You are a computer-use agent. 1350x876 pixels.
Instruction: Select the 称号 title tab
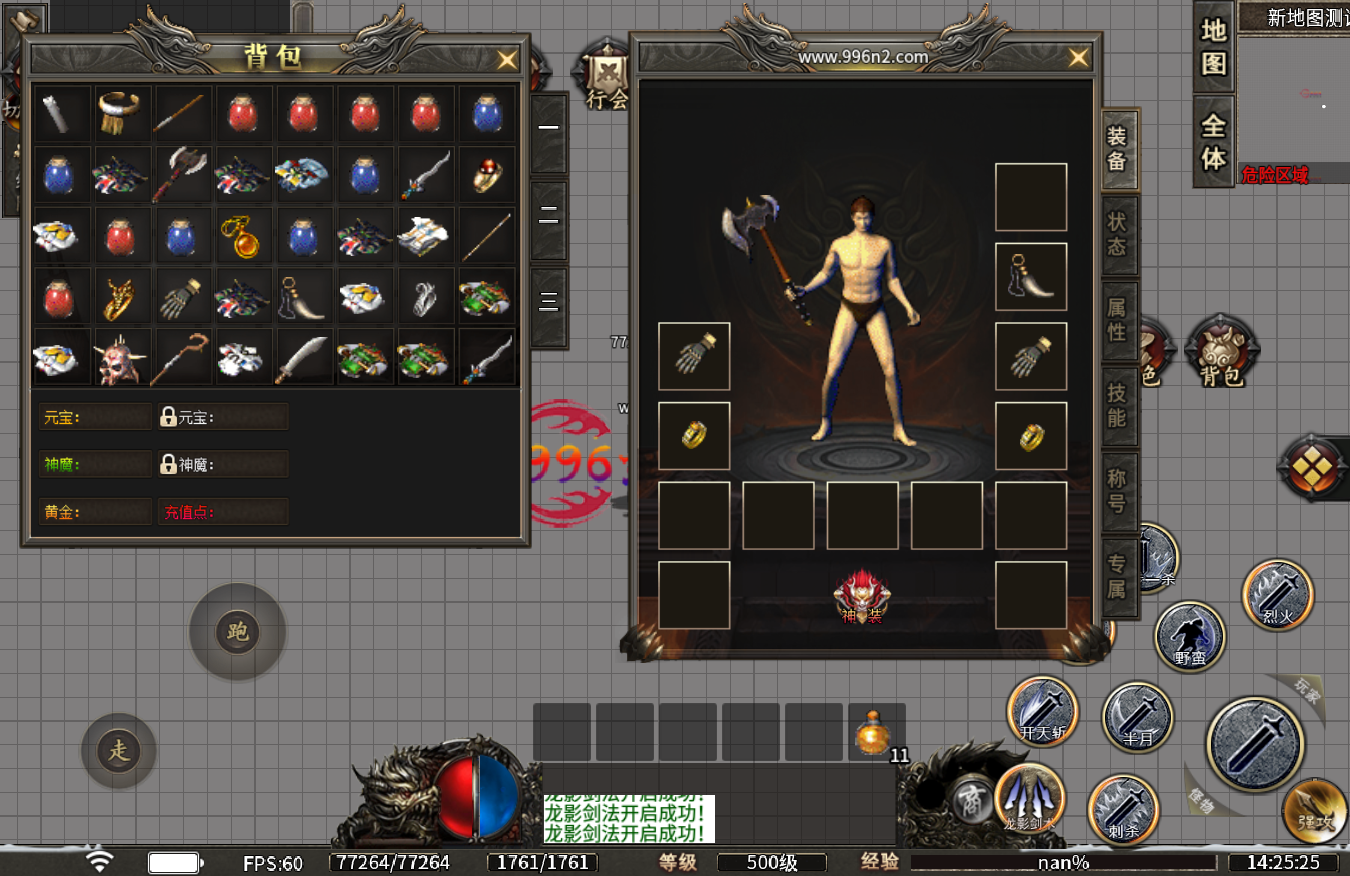click(1117, 491)
